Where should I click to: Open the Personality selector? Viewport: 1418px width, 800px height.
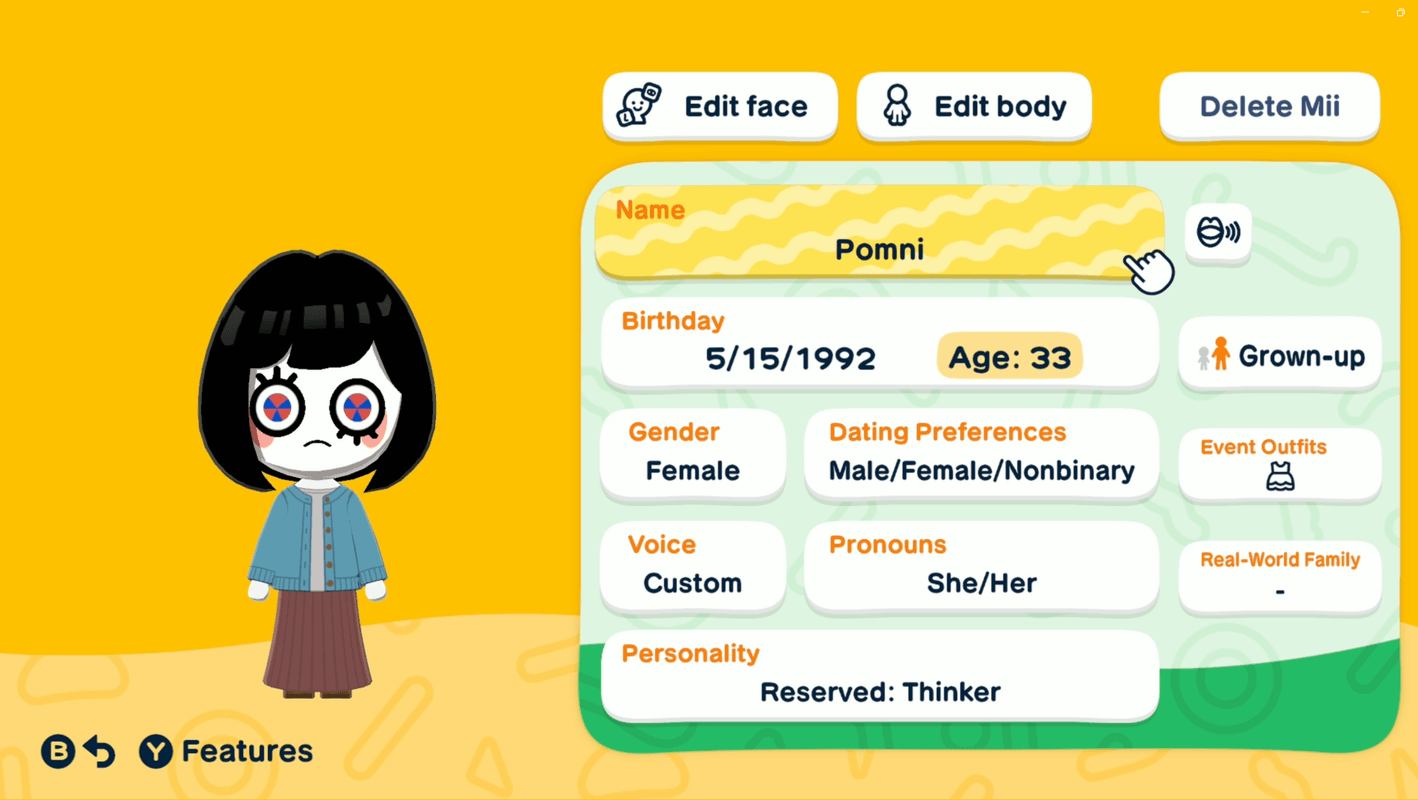pyautogui.click(x=878, y=675)
